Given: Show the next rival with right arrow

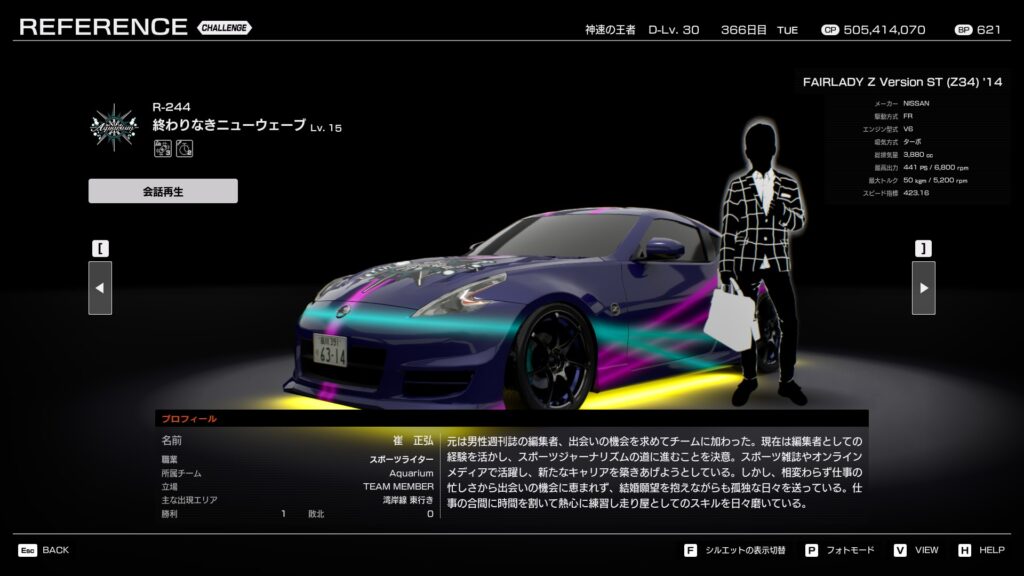Looking at the screenshot, I should pyautogui.click(x=923, y=288).
